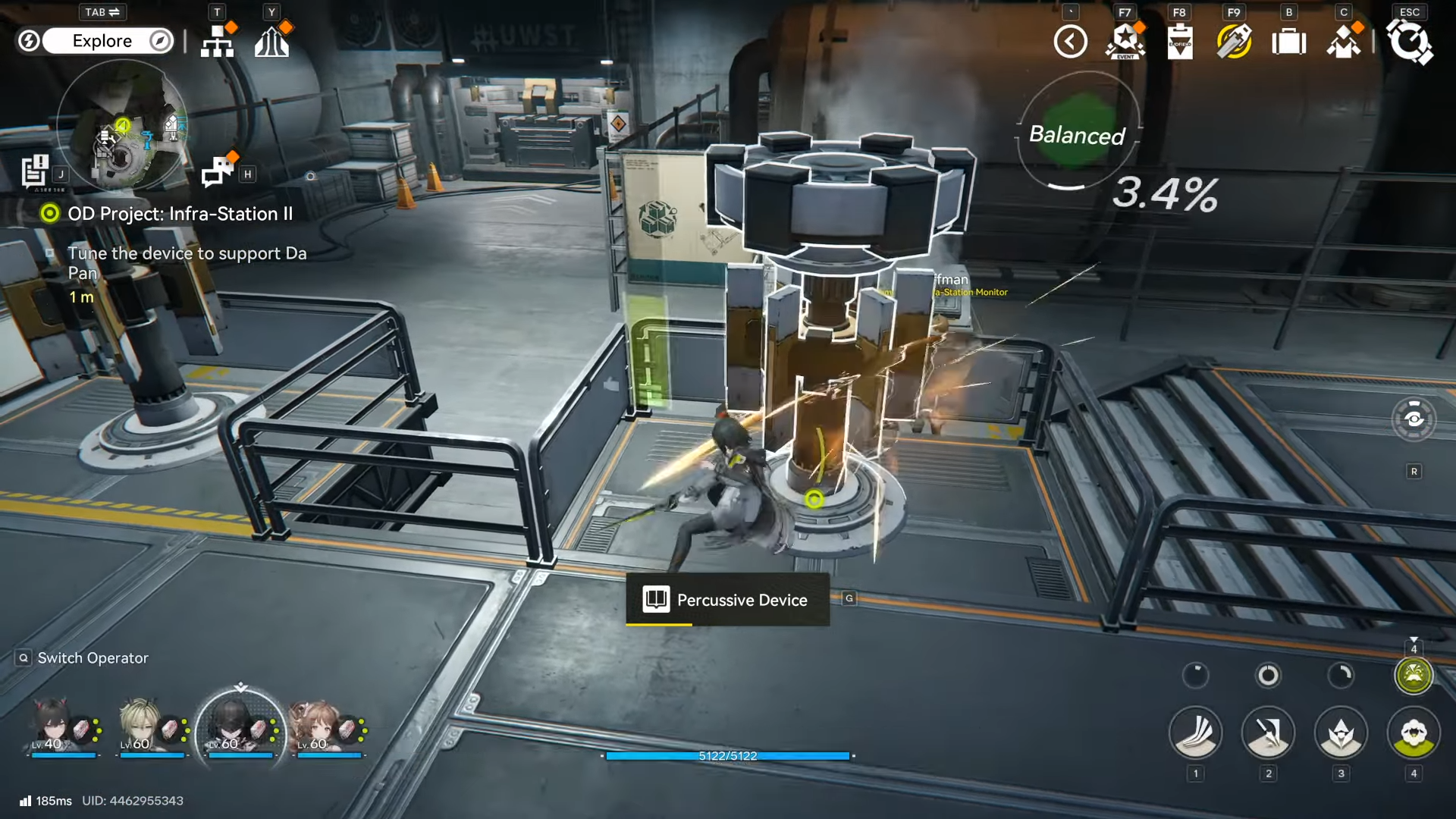Screen dimensions: 1456x819
Task: Interact with the Percussive Device prompt
Action: pyautogui.click(x=727, y=600)
